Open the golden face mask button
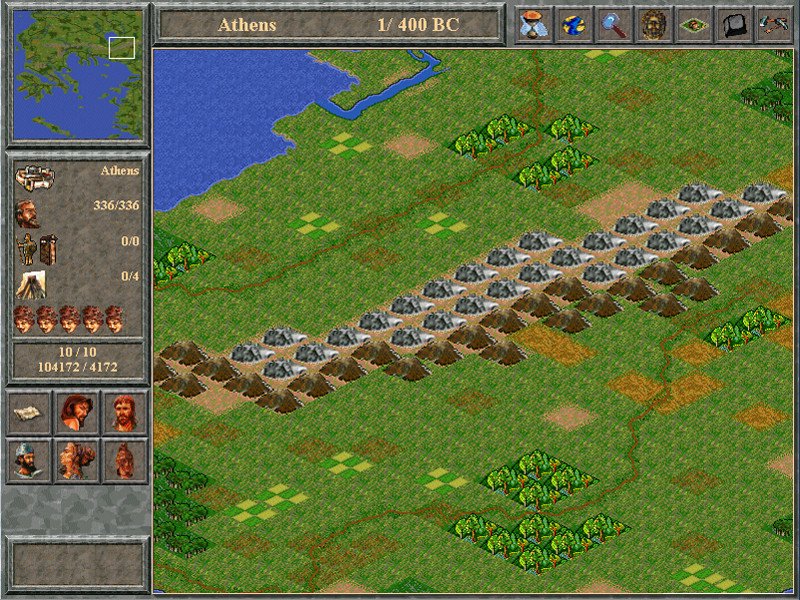The width and height of the screenshot is (800, 600). tap(654, 24)
